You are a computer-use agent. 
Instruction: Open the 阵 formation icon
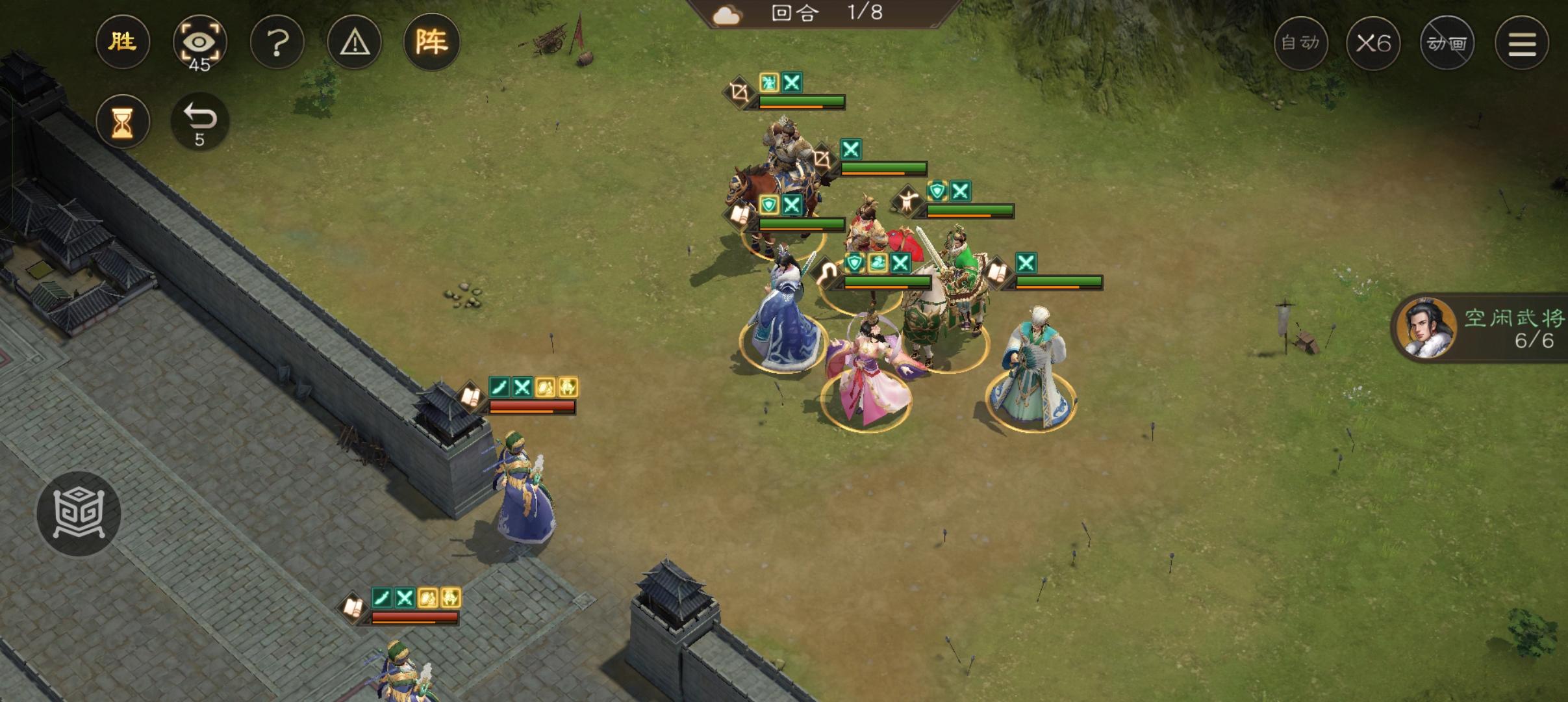[433, 42]
